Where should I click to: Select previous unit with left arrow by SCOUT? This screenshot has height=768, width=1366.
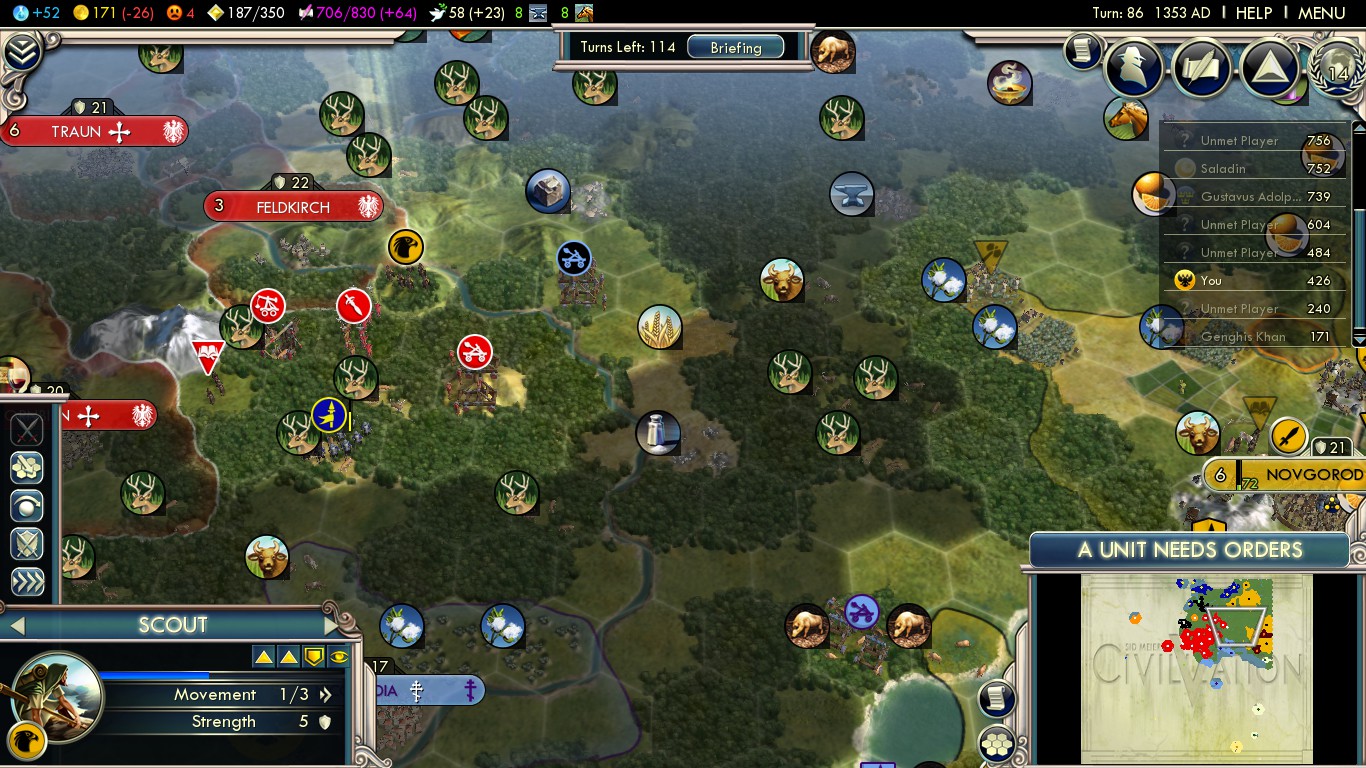click(x=15, y=626)
